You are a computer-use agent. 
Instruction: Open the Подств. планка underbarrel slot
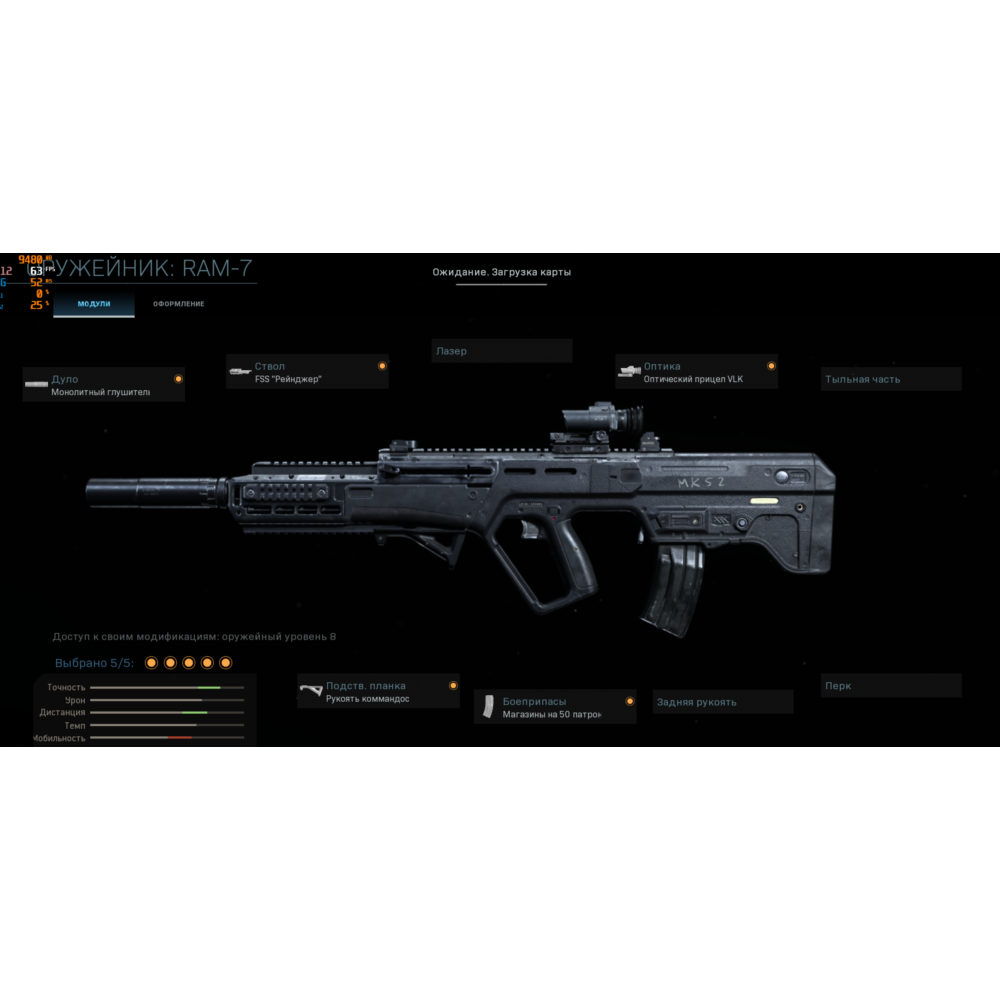(x=379, y=692)
